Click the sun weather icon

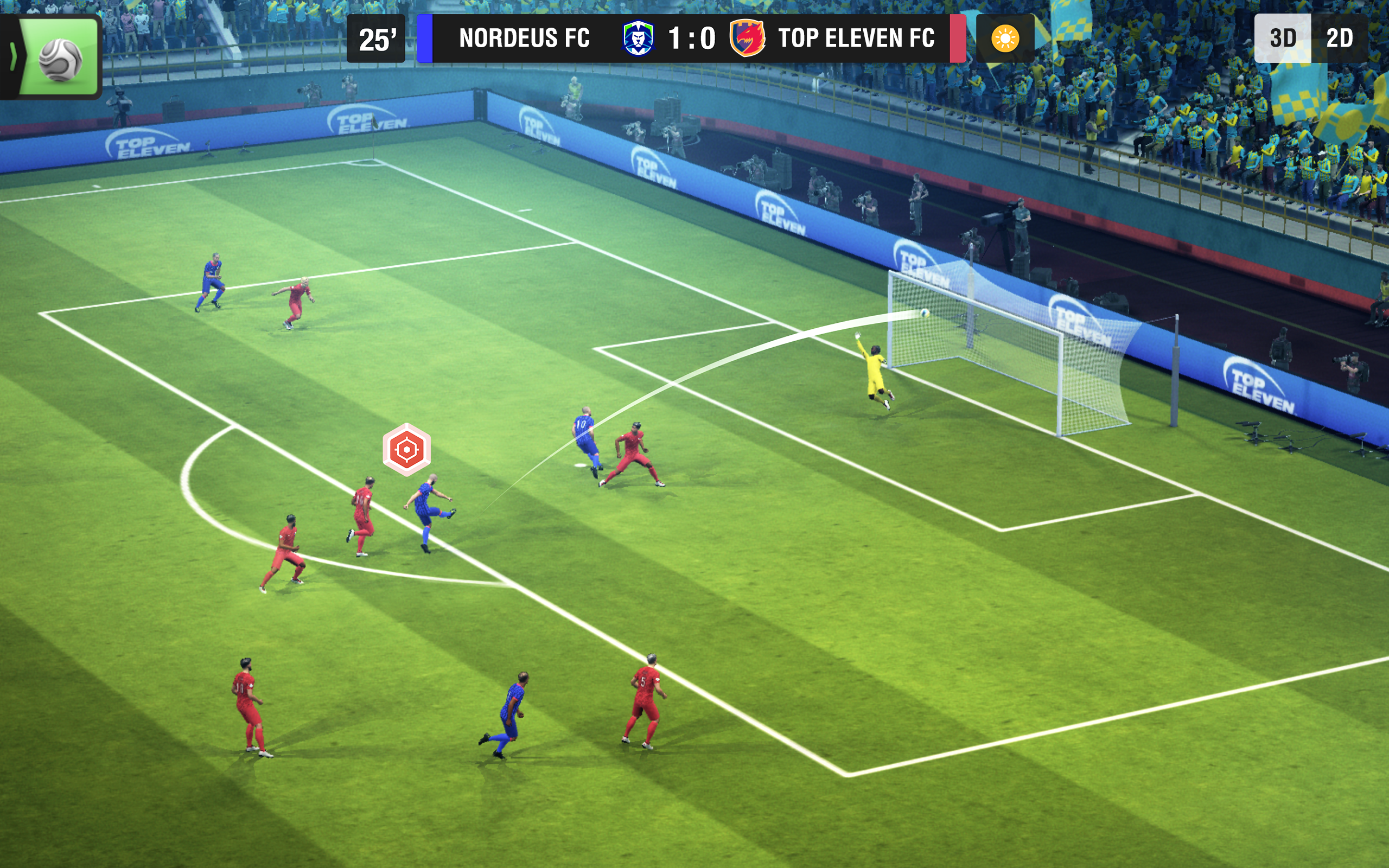click(x=1004, y=39)
